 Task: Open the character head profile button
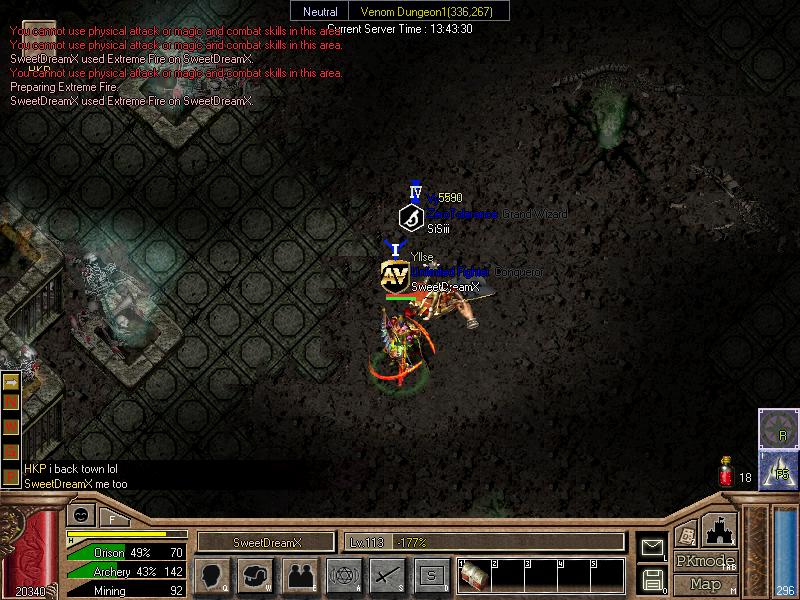213,576
